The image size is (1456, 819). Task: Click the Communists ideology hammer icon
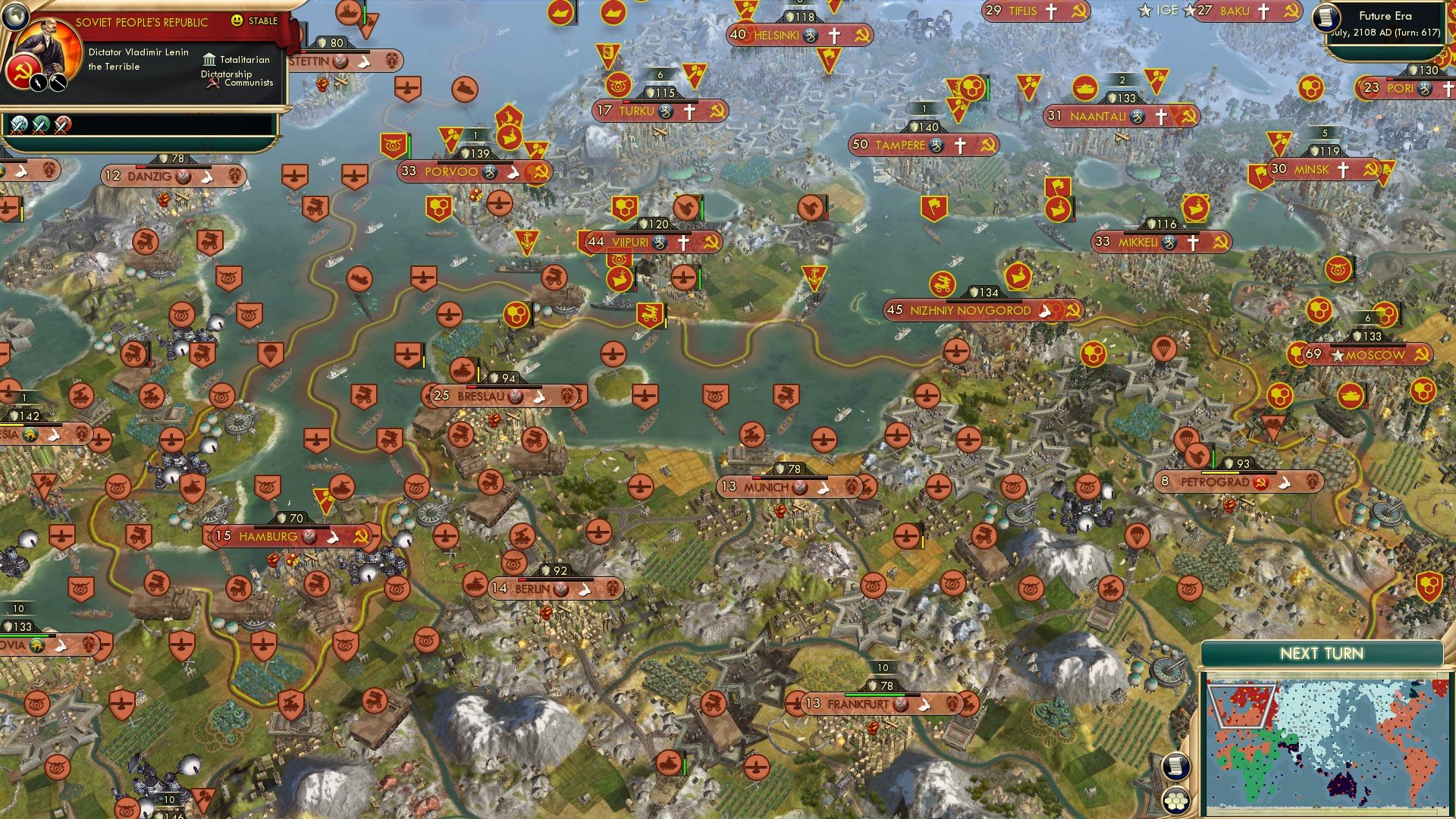tap(214, 83)
